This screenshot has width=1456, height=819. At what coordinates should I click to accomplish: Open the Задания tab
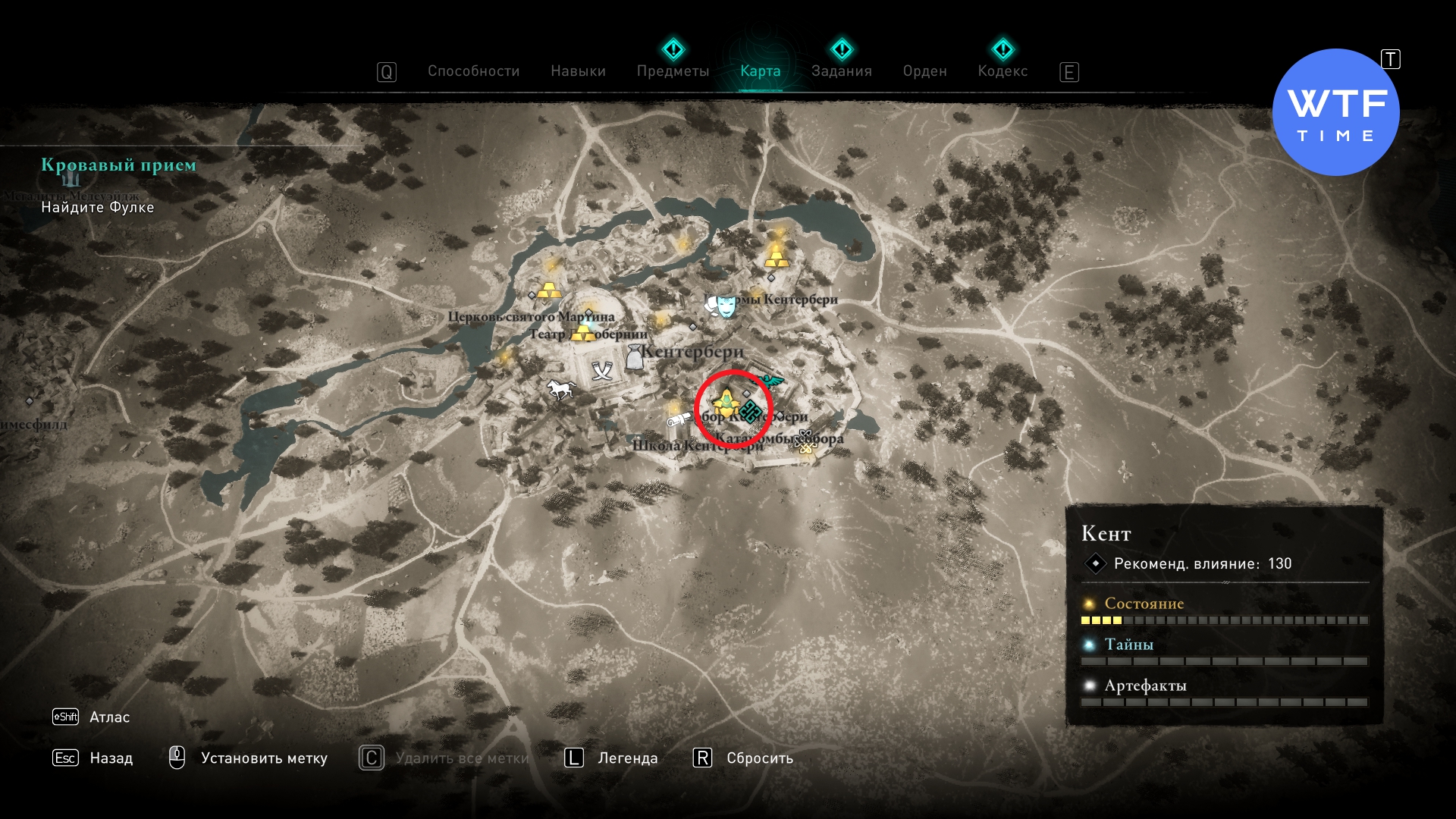(x=841, y=71)
